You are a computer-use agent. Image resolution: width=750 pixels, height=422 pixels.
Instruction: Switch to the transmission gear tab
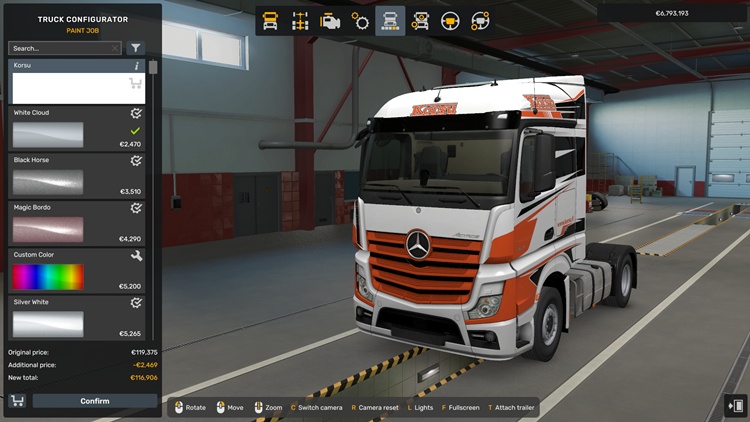click(360, 20)
